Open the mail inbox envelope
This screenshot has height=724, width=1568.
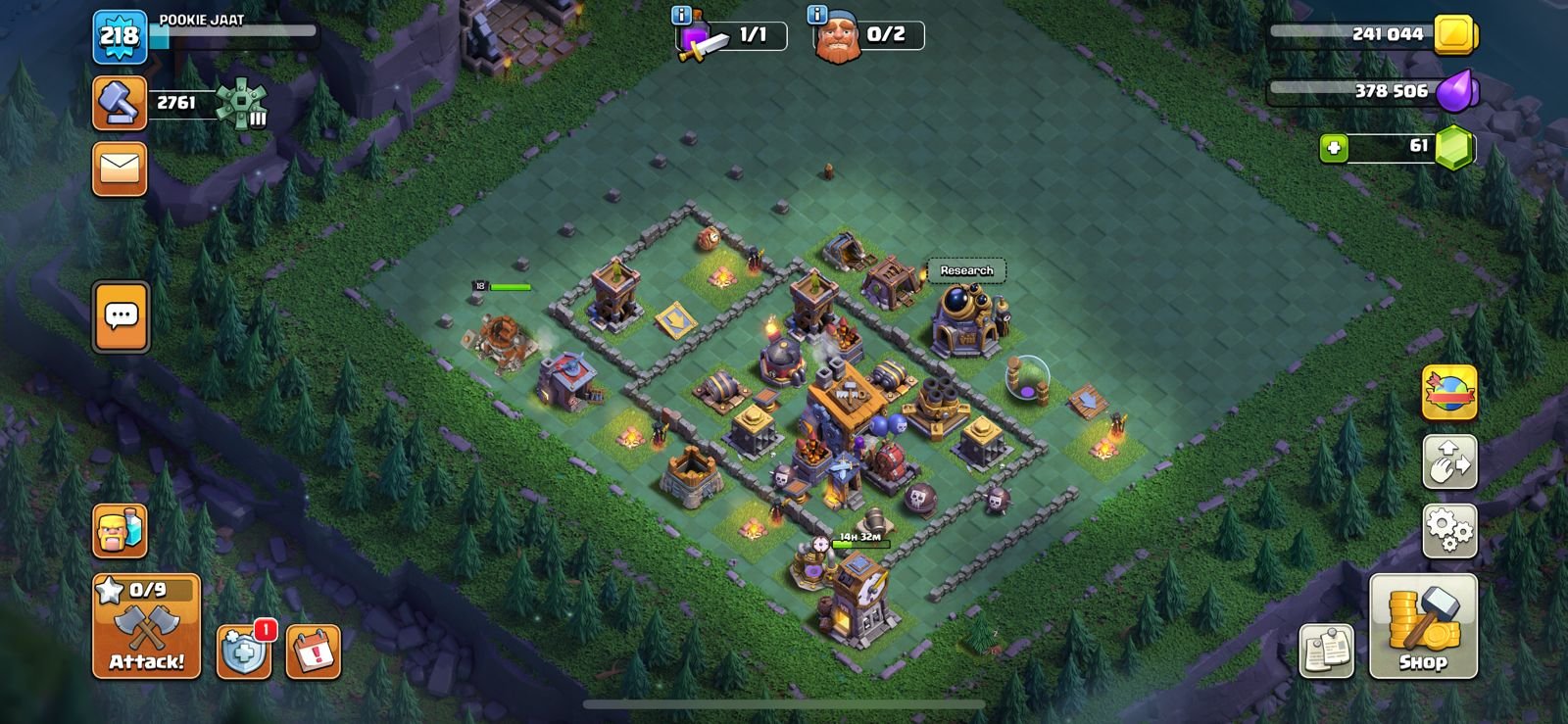coord(120,169)
